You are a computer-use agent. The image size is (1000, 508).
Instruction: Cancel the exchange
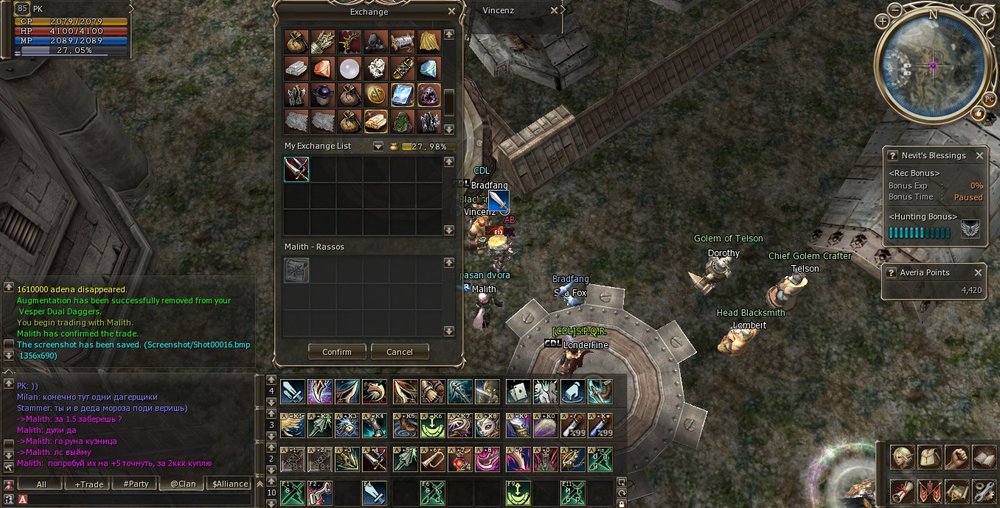click(399, 352)
